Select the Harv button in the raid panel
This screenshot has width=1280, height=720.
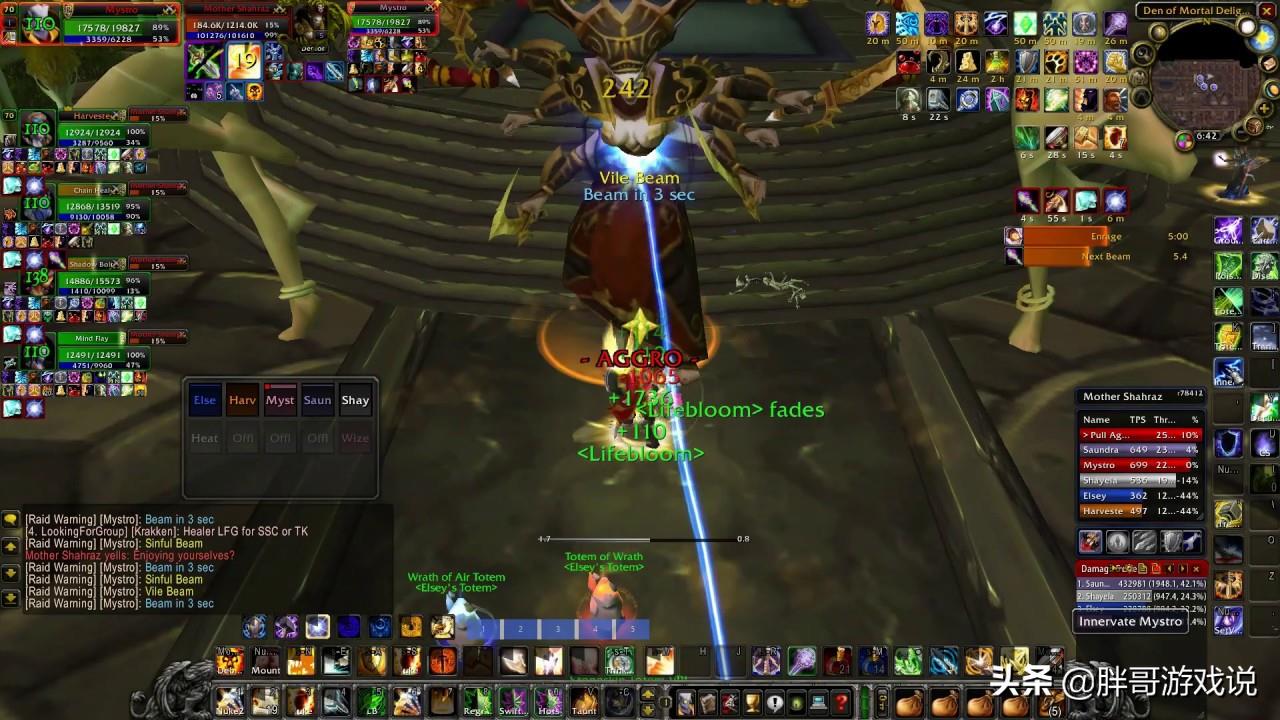(x=242, y=400)
